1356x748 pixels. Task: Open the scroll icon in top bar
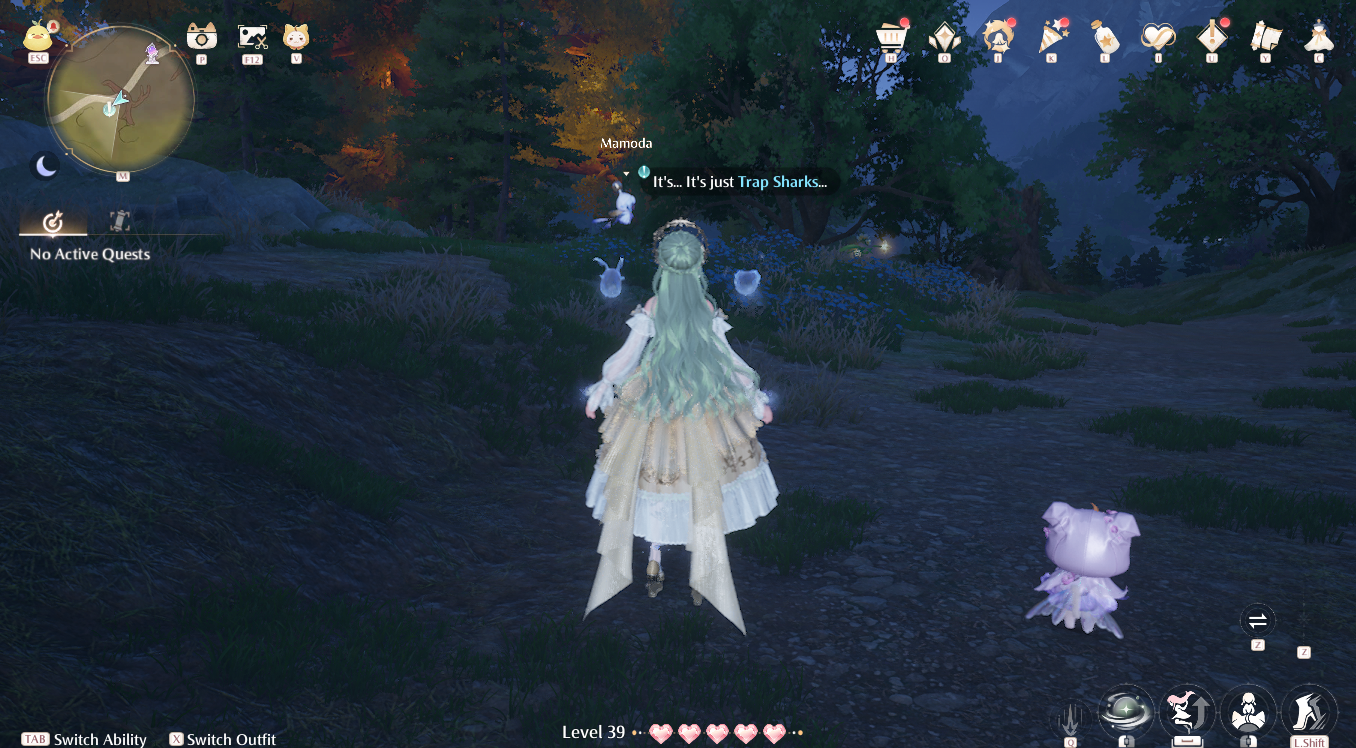[1265, 37]
